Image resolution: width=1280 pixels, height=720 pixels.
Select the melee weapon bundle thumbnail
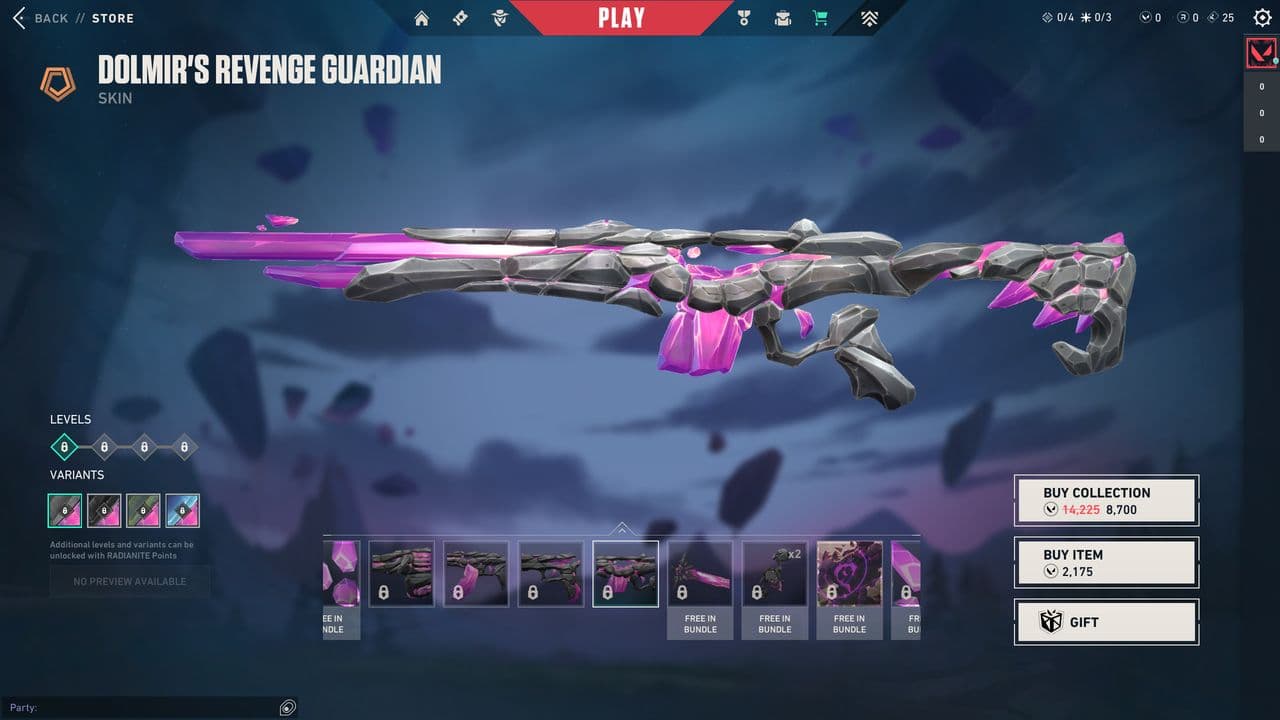point(700,574)
